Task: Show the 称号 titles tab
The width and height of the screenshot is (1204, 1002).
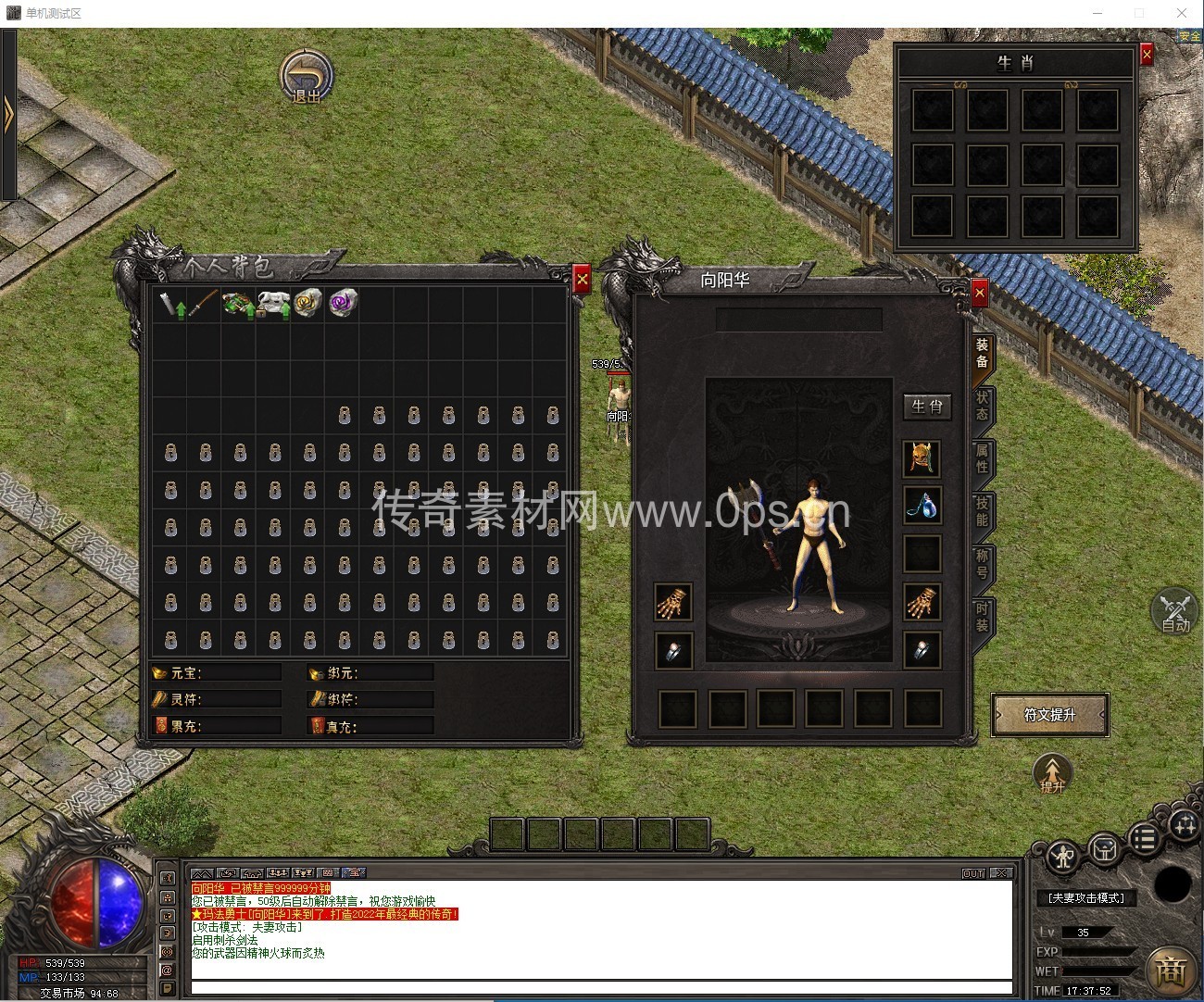Action: point(982,563)
